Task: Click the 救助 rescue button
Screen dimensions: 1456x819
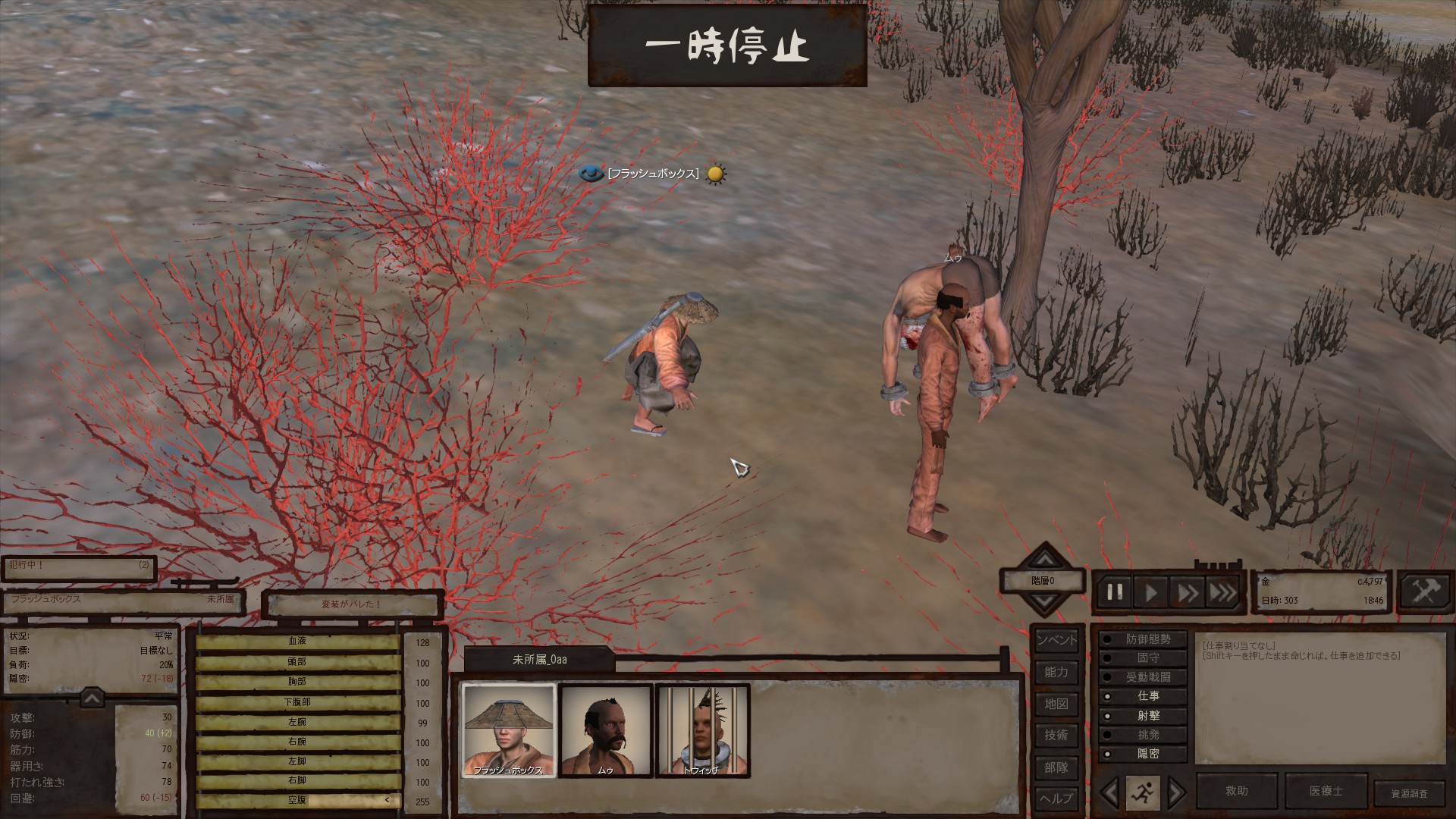Action: [x=1237, y=791]
